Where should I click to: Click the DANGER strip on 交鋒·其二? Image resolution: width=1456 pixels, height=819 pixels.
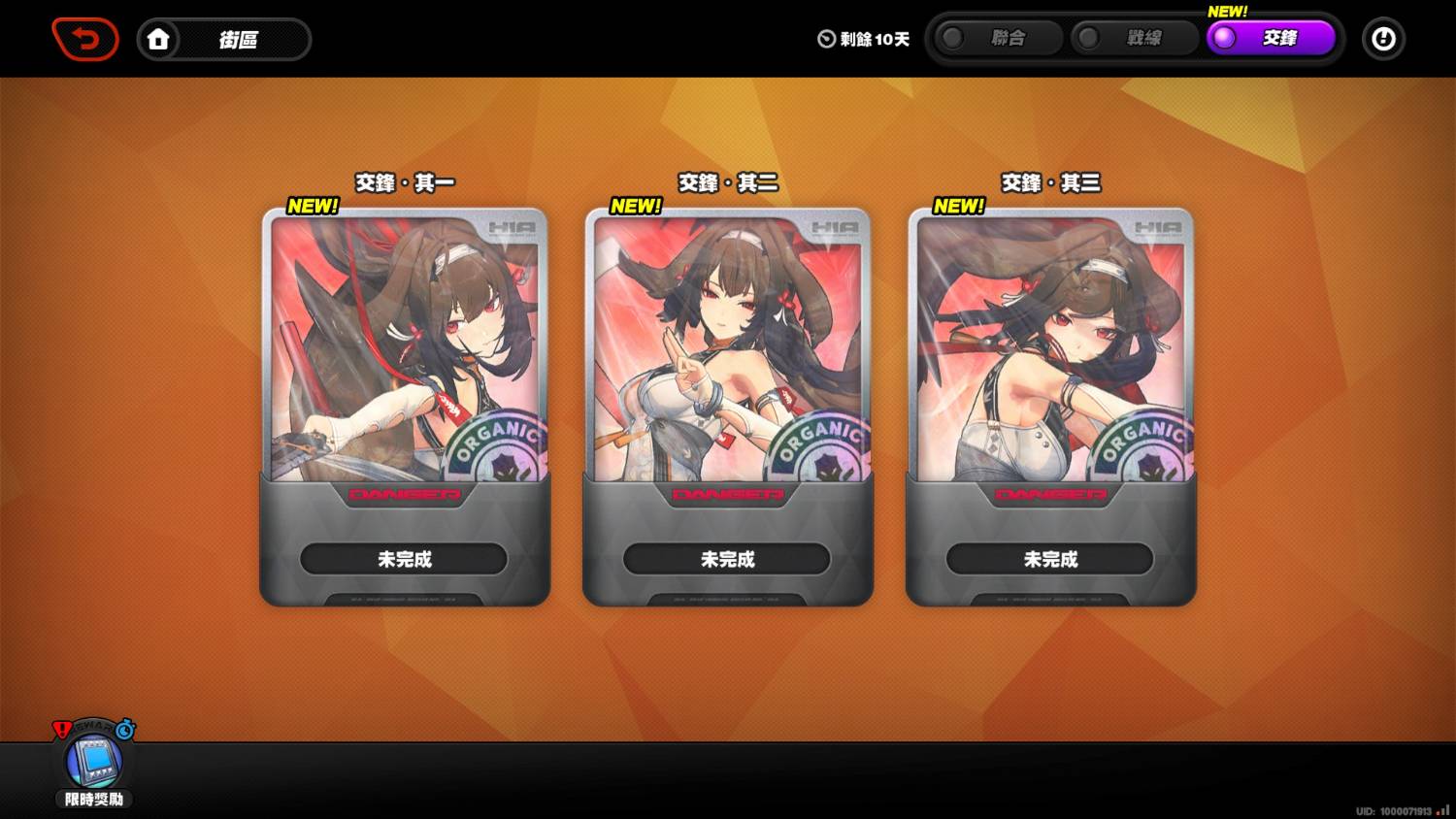coord(728,494)
